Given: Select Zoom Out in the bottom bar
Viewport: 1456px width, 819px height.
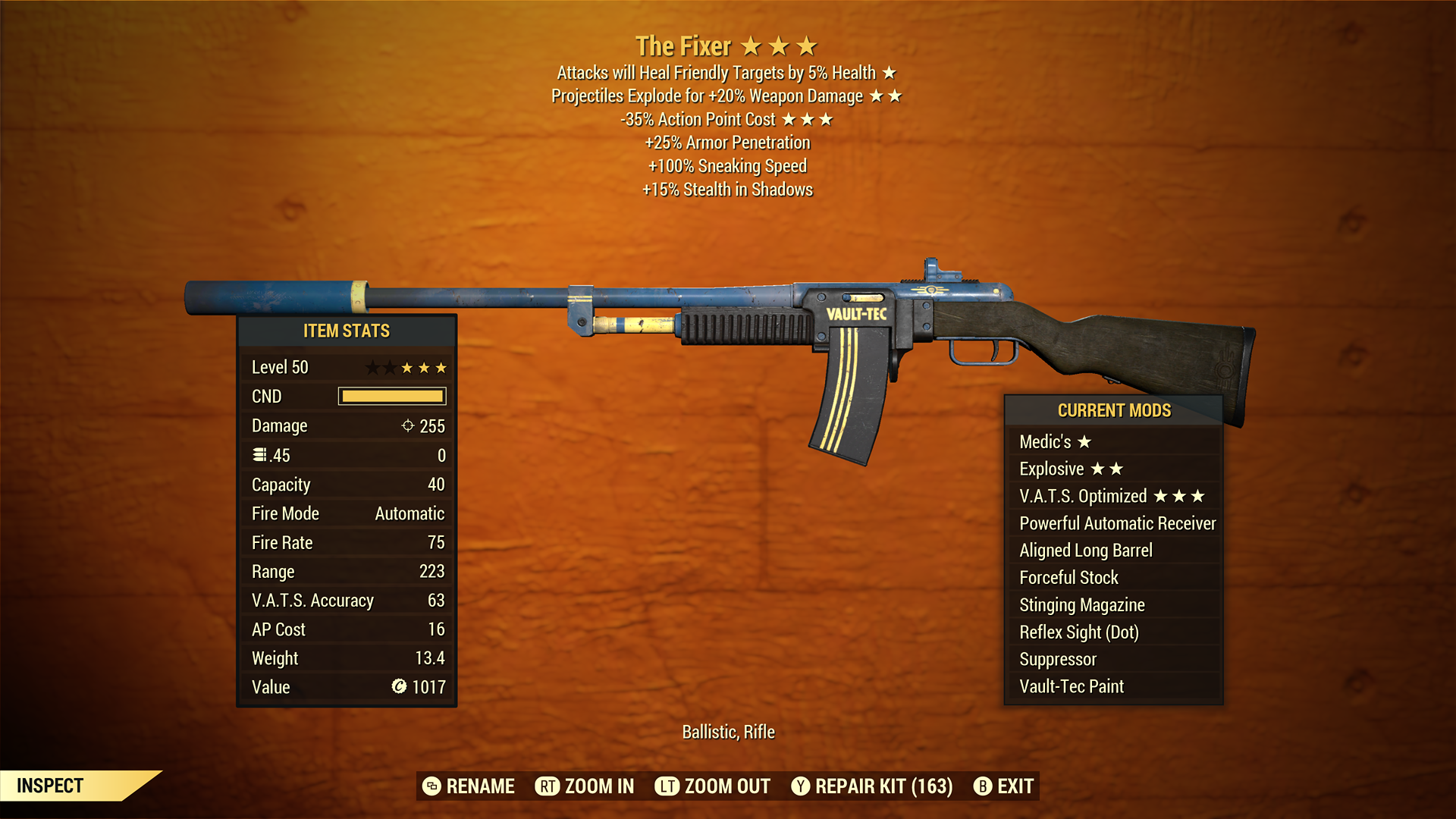Looking at the screenshot, I should (x=713, y=786).
